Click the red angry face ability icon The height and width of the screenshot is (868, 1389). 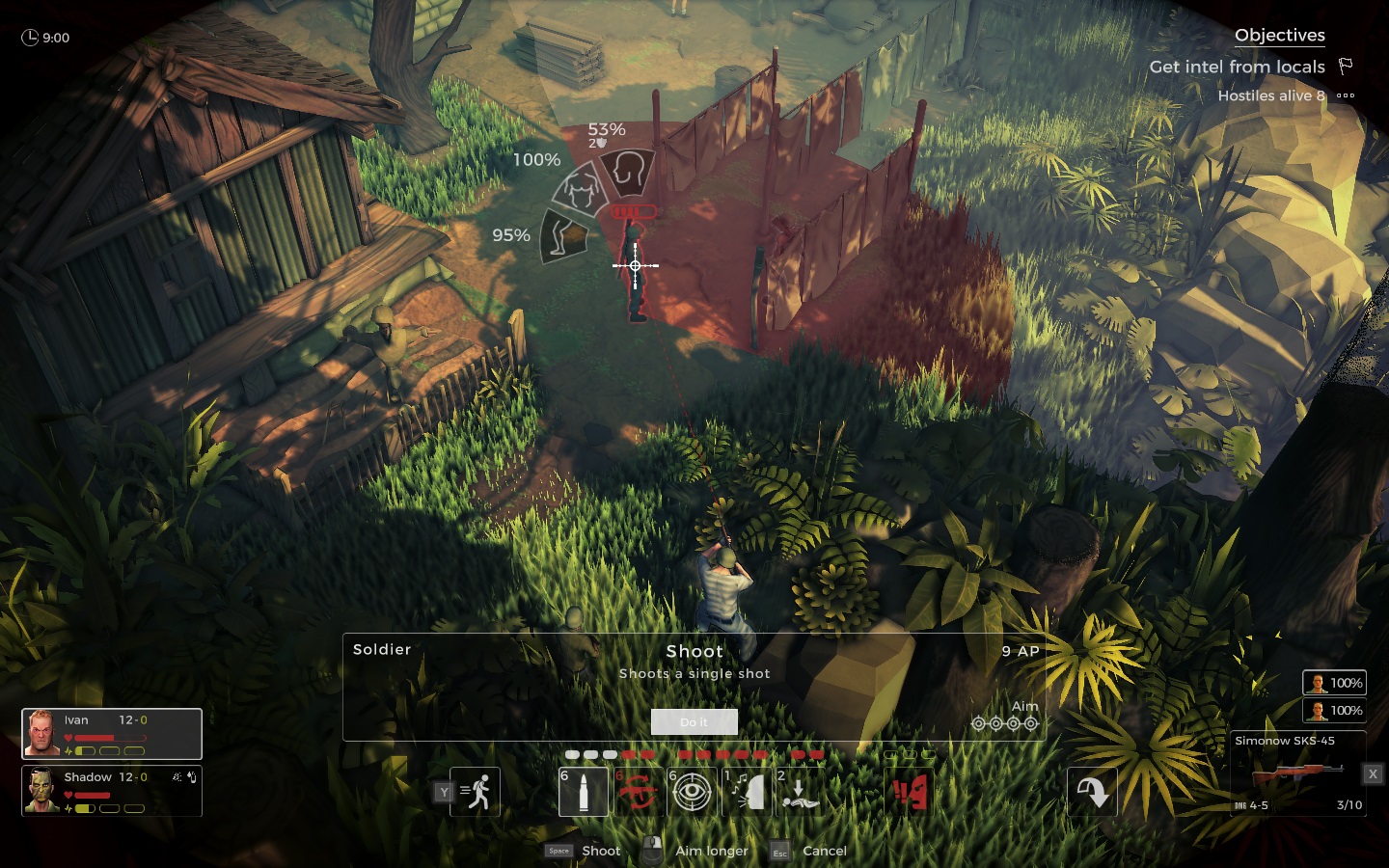[x=909, y=792]
